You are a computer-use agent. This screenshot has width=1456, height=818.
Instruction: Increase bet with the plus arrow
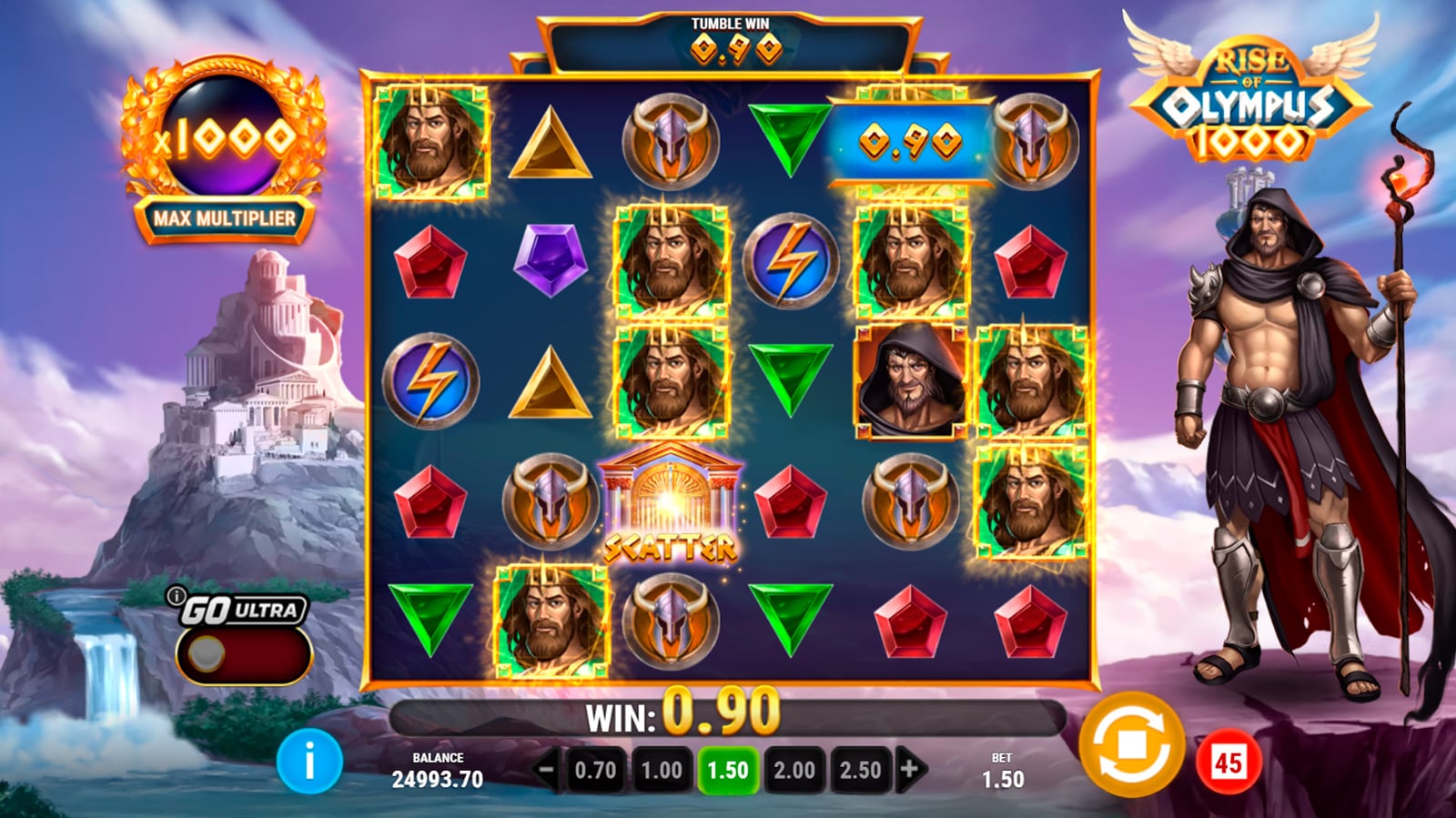coord(909,770)
